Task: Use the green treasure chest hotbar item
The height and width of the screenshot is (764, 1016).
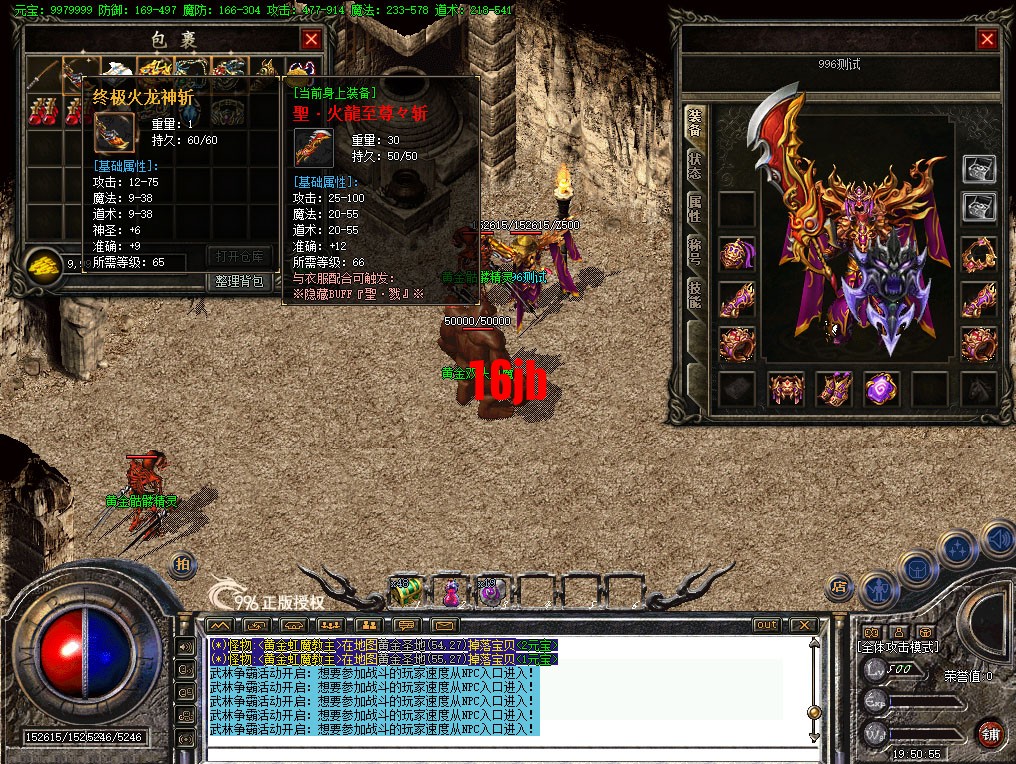Action: (405, 593)
